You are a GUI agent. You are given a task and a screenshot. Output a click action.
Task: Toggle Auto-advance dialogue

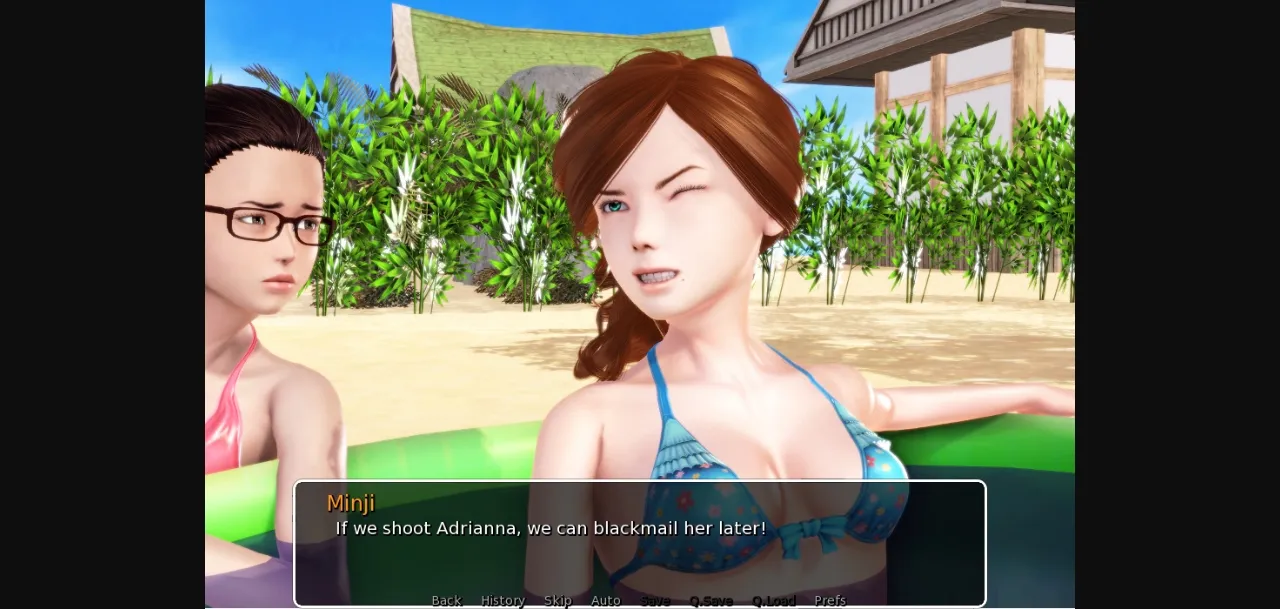605,600
